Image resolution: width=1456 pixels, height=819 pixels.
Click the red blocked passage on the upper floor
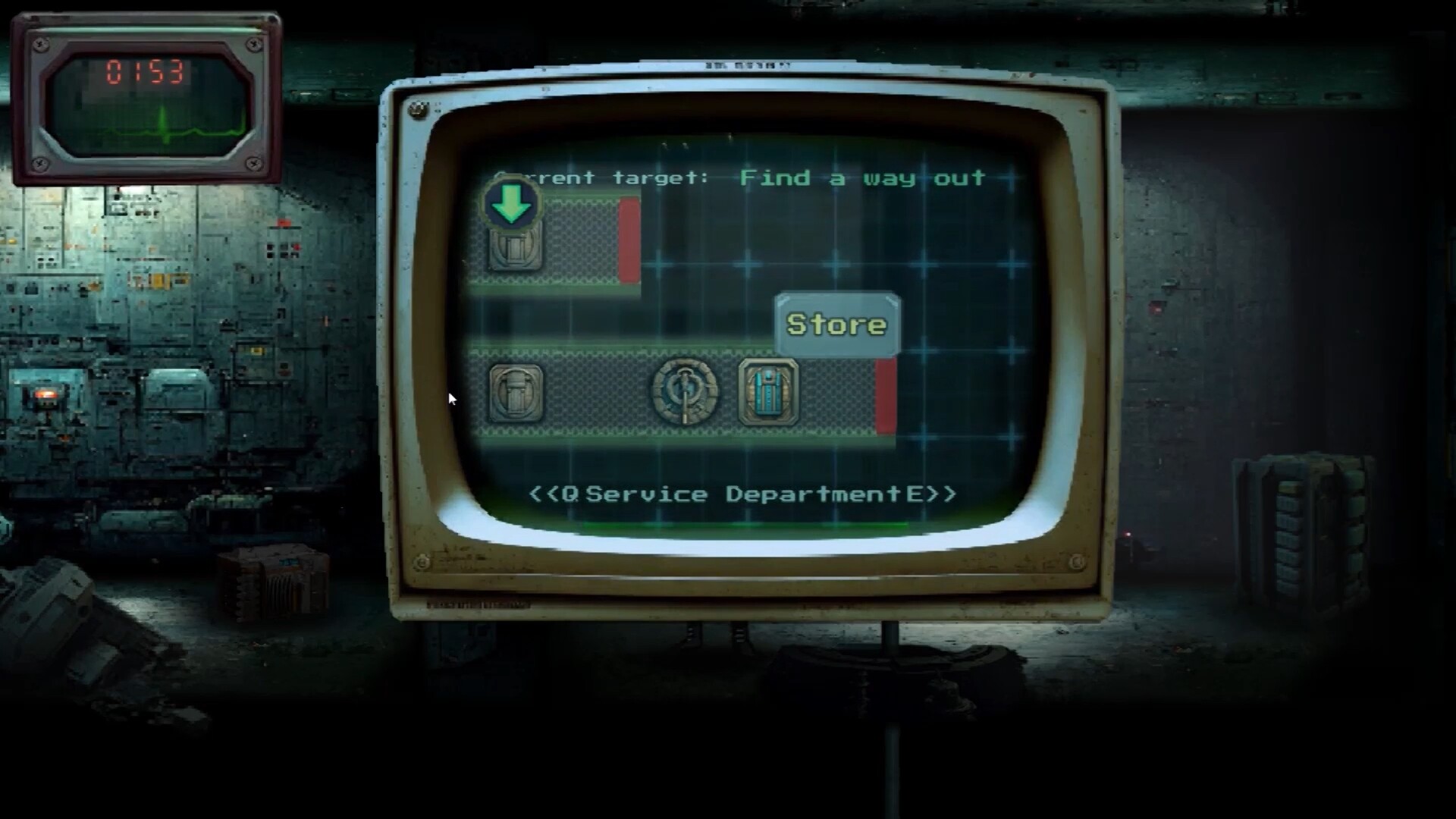click(629, 241)
